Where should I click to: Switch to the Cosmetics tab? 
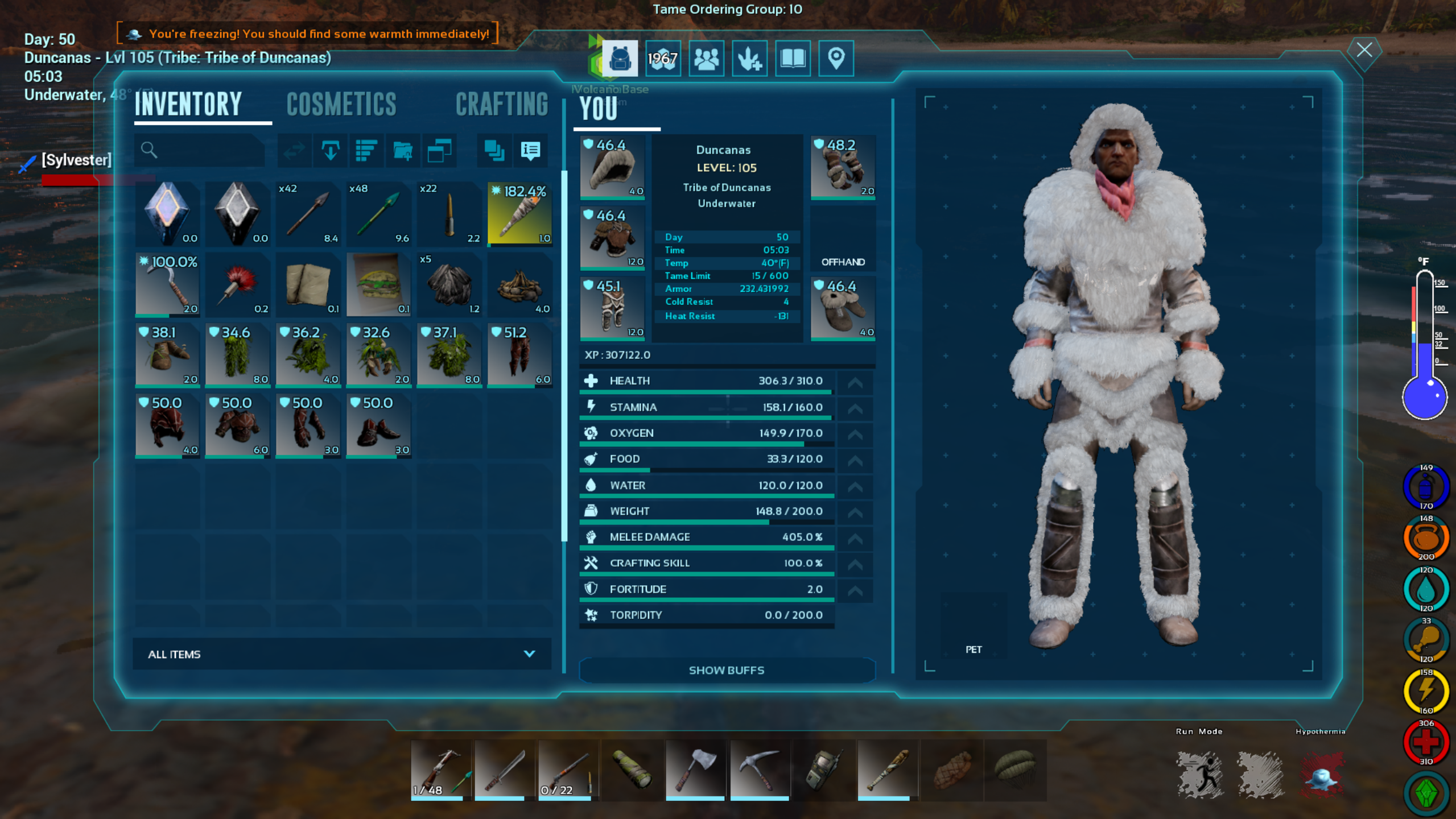341,105
